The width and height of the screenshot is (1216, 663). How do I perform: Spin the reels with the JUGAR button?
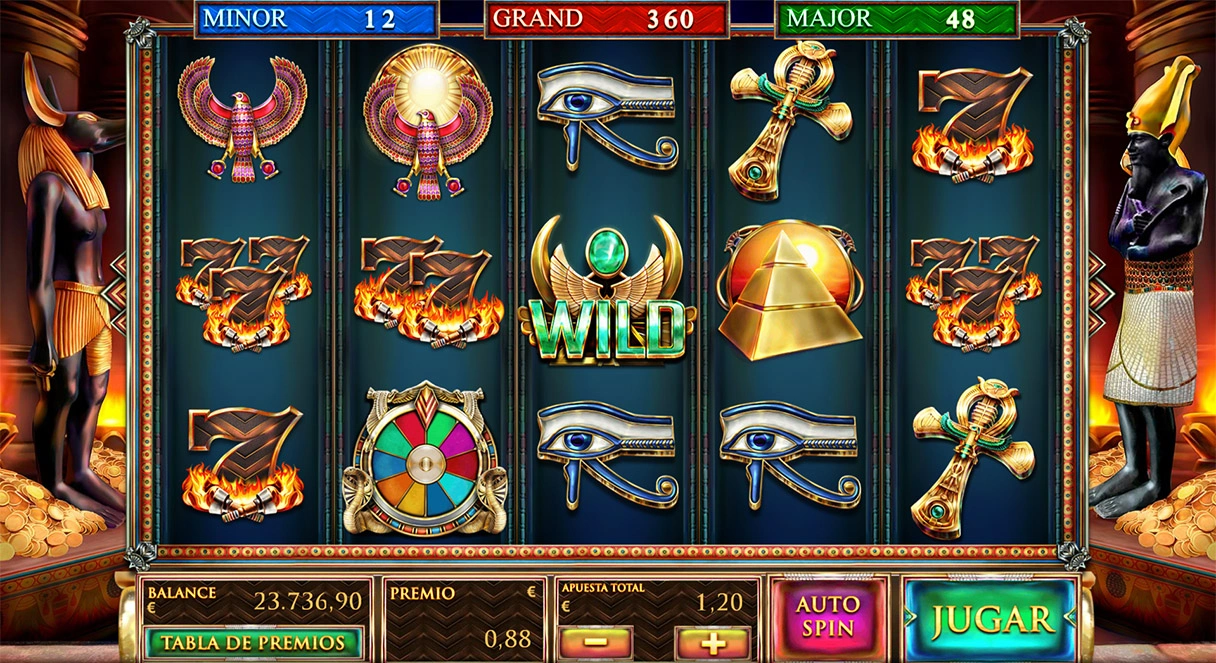click(x=989, y=619)
